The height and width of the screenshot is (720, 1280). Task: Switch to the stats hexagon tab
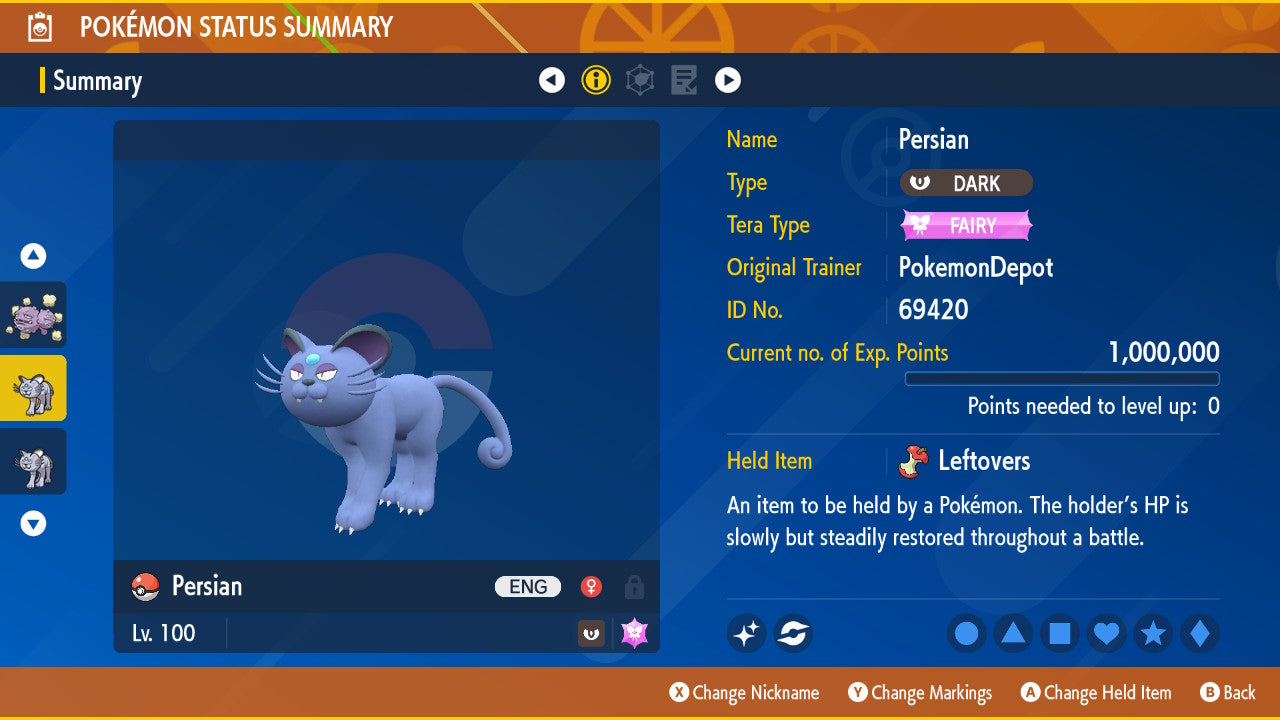640,80
